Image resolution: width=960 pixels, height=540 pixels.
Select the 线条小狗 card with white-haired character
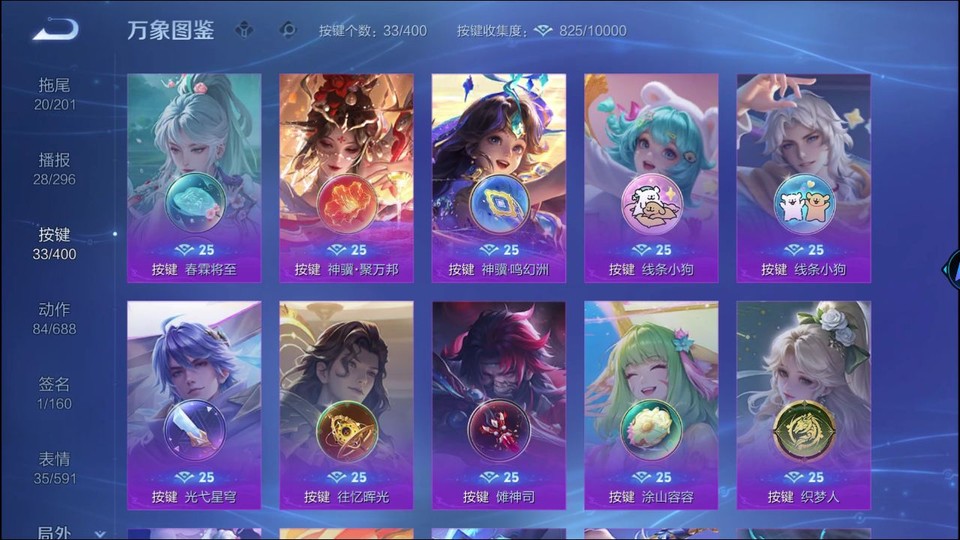pos(804,178)
